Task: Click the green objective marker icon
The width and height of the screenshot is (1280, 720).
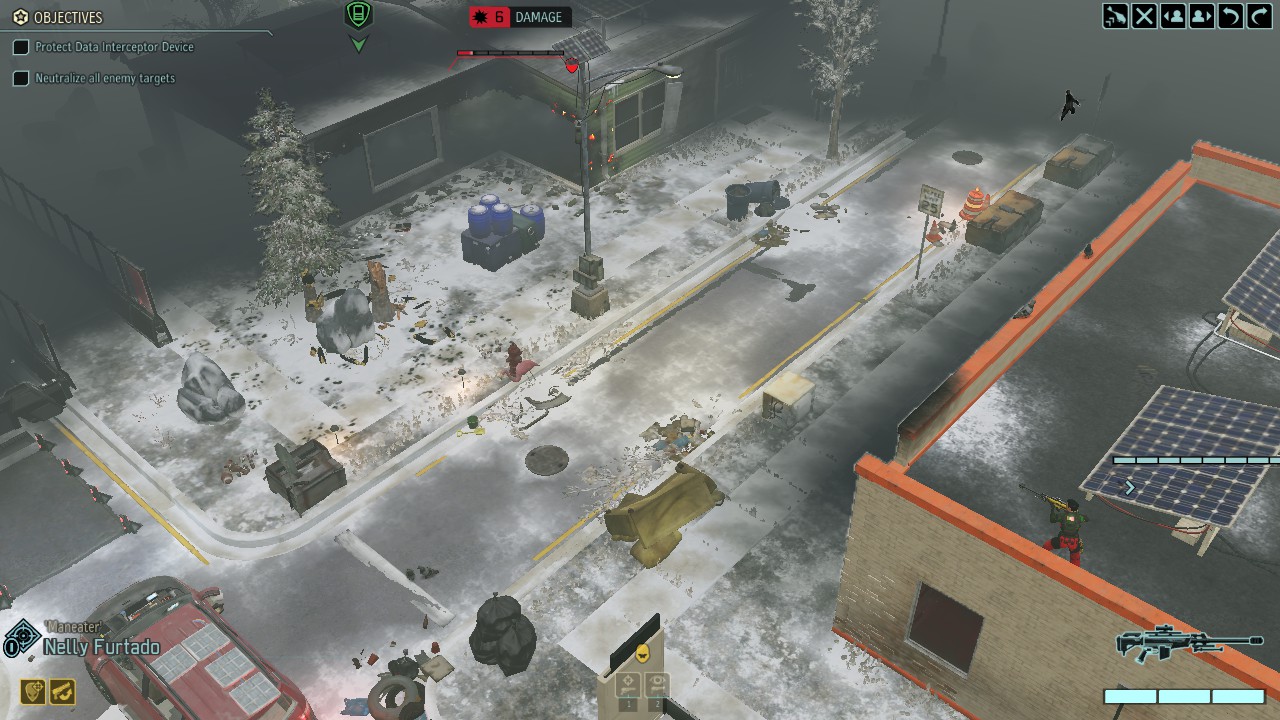Action: point(358,15)
